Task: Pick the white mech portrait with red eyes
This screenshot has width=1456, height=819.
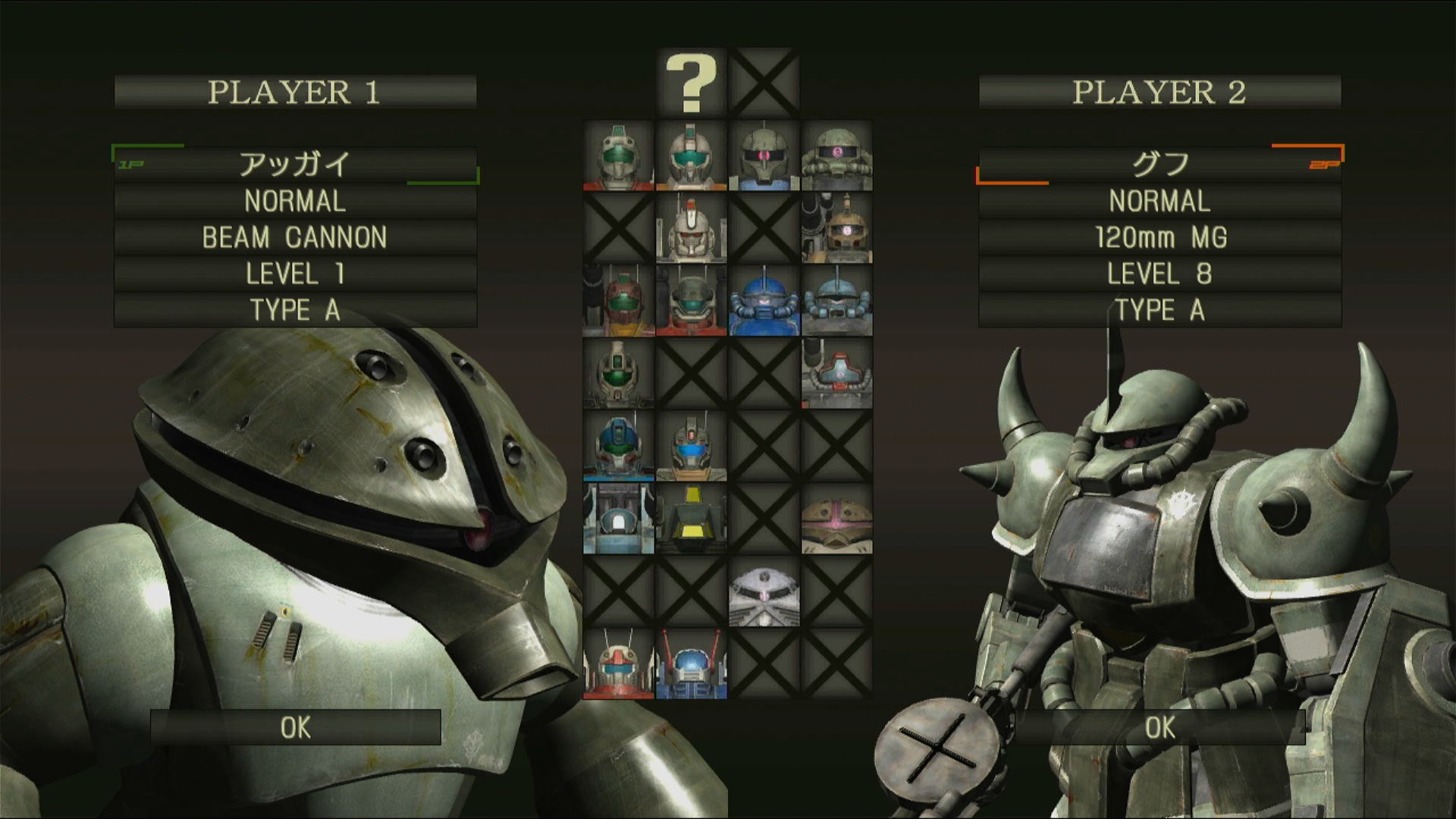Action: coord(691,228)
